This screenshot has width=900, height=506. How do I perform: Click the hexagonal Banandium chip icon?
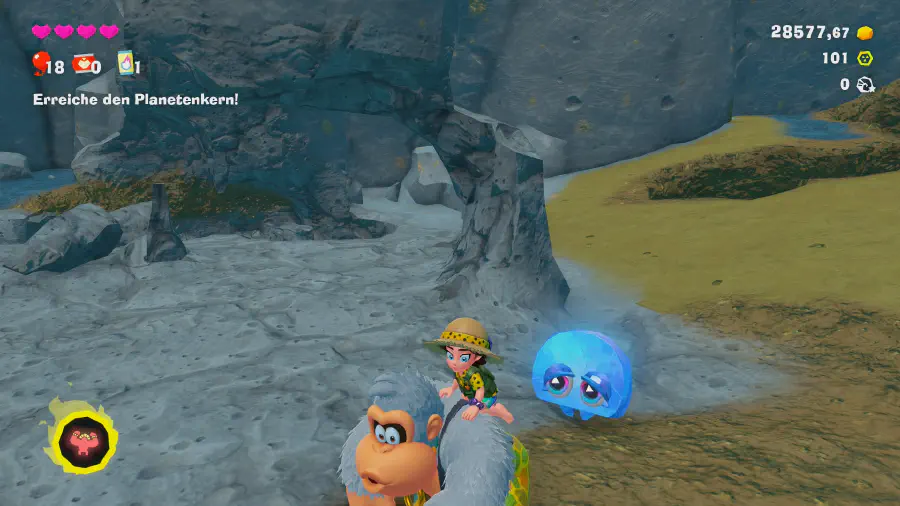point(865,58)
